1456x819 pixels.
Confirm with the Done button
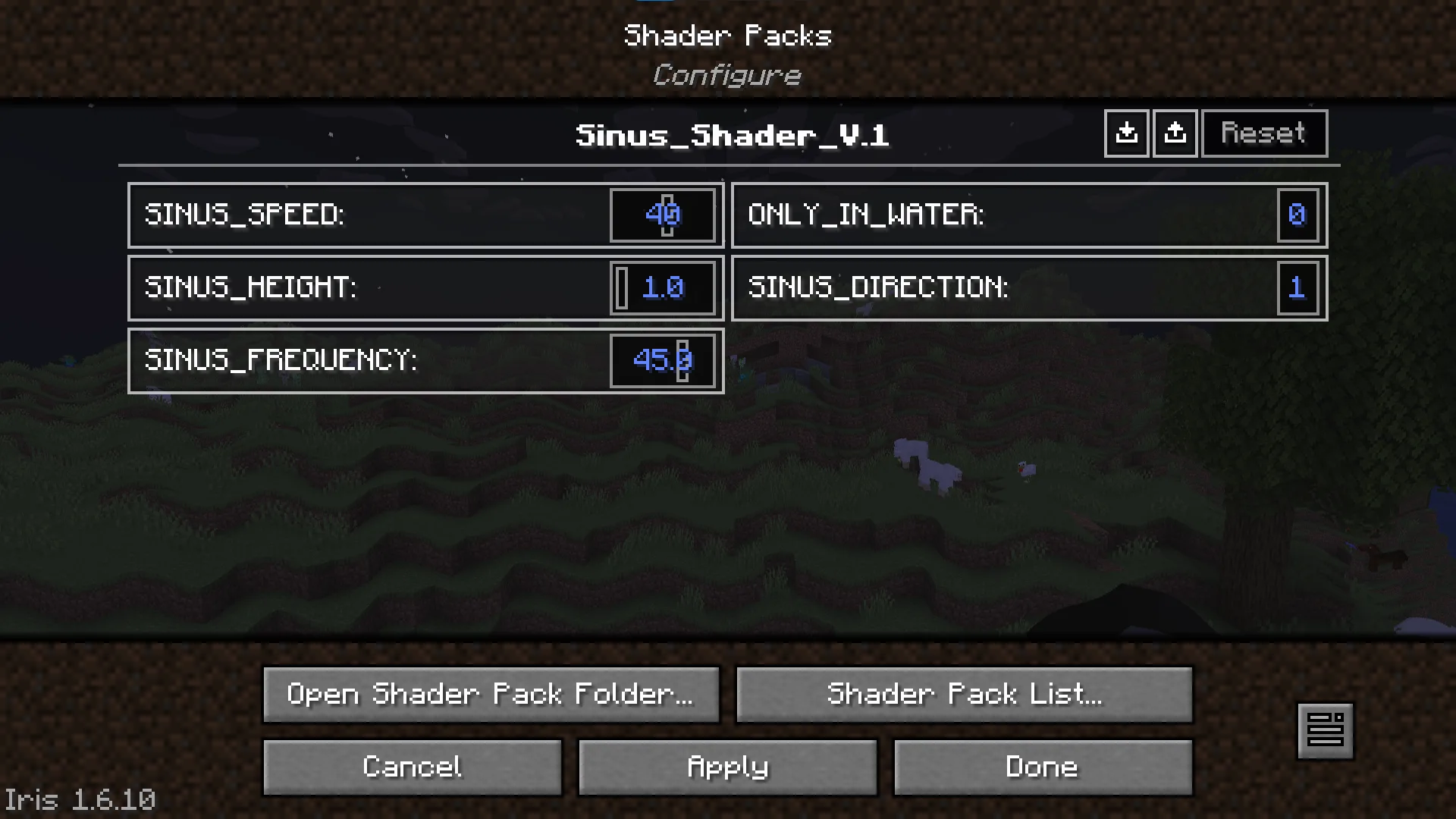point(1042,767)
